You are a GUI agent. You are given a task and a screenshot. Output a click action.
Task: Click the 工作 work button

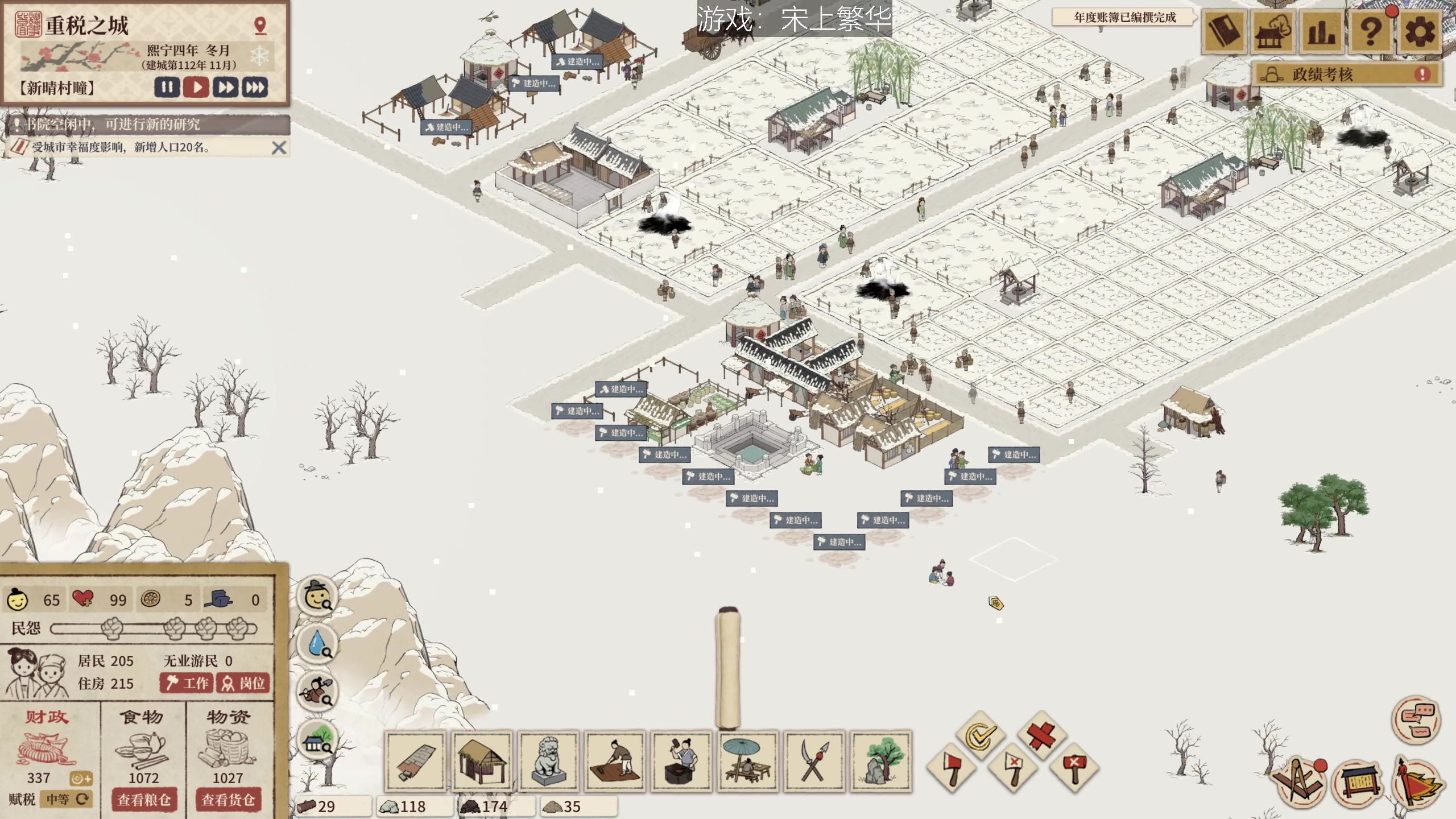[x=187, y=683]
